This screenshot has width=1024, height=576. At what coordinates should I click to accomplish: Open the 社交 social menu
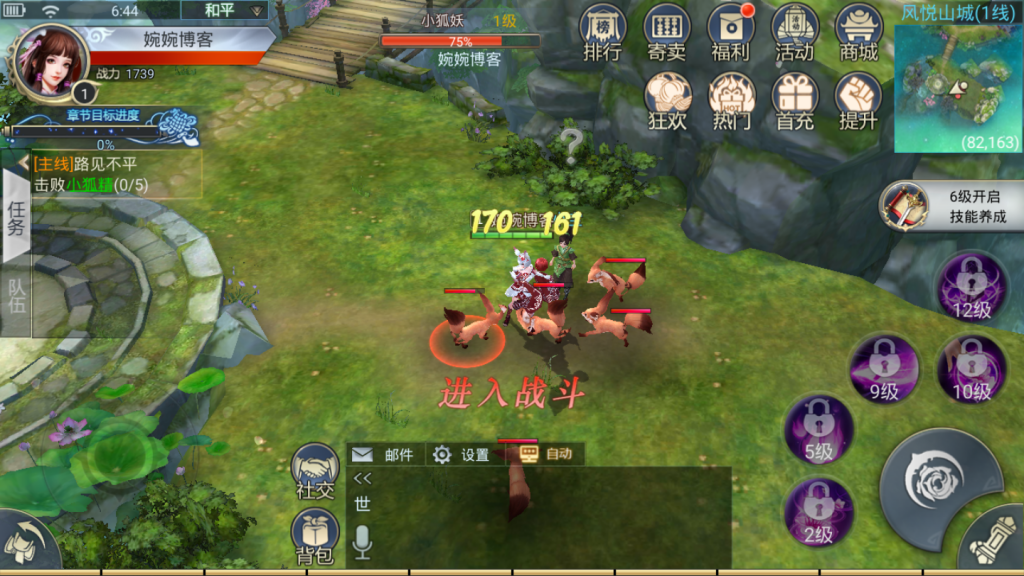(x=315, y=470)
